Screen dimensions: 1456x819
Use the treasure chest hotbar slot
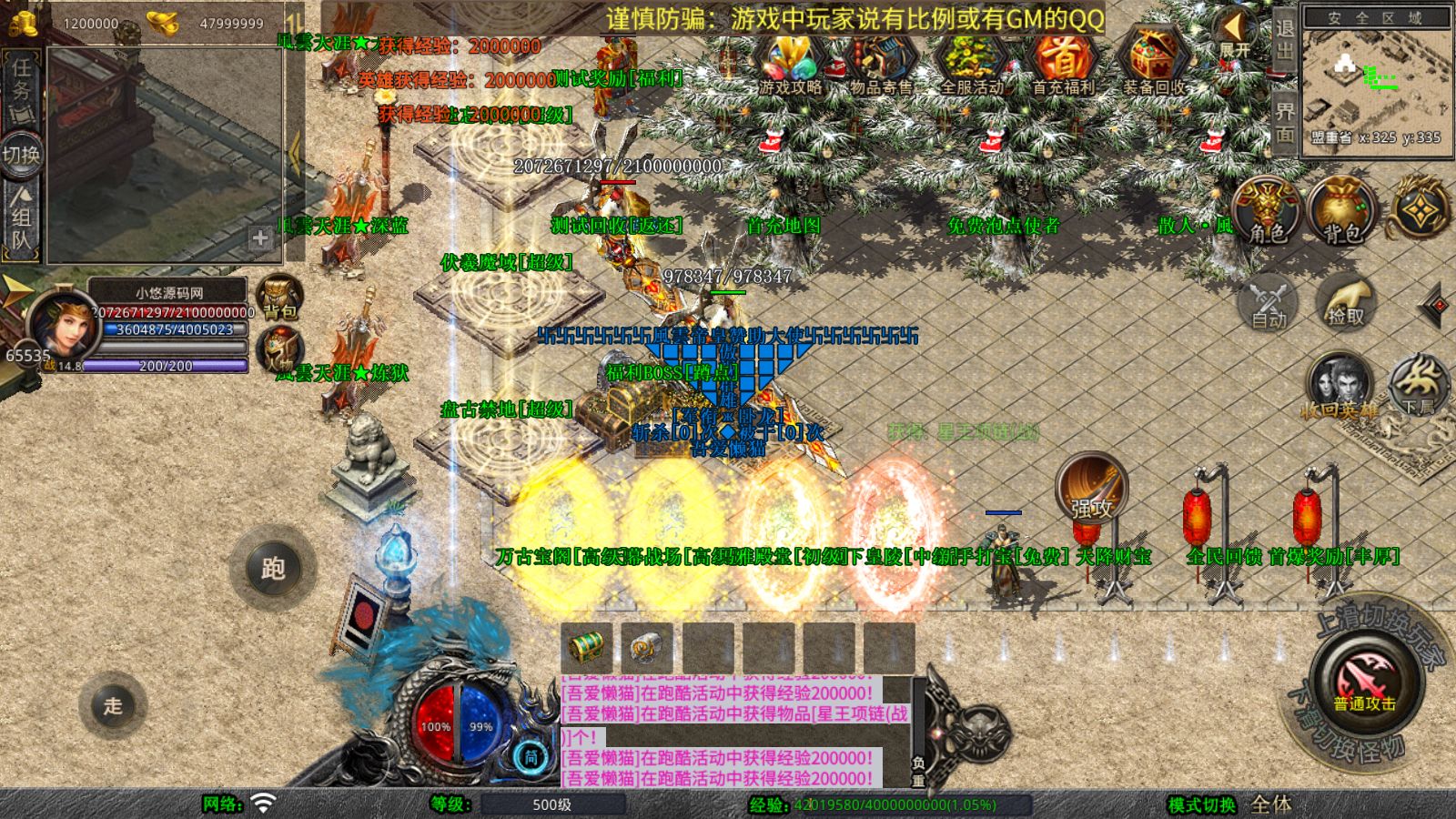pyautogui.click(x=587, y=647)
